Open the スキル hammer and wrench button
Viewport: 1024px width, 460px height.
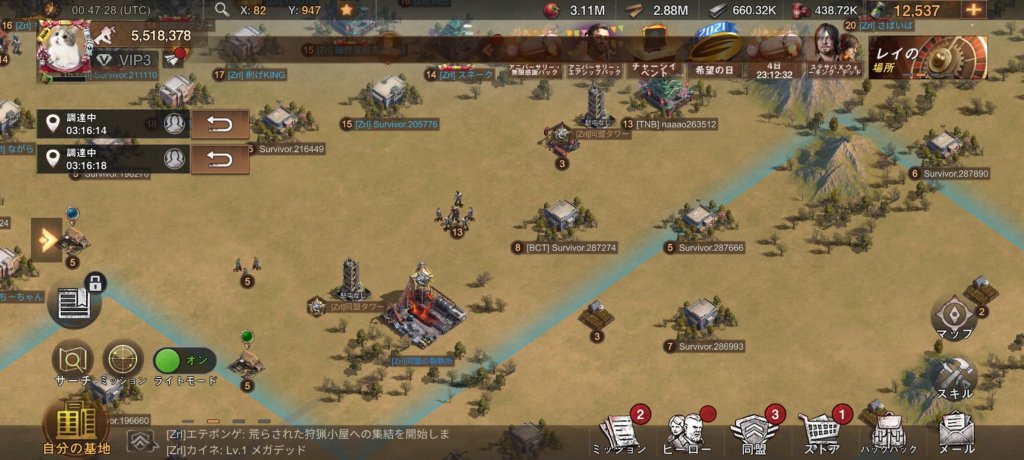[954, 377]
